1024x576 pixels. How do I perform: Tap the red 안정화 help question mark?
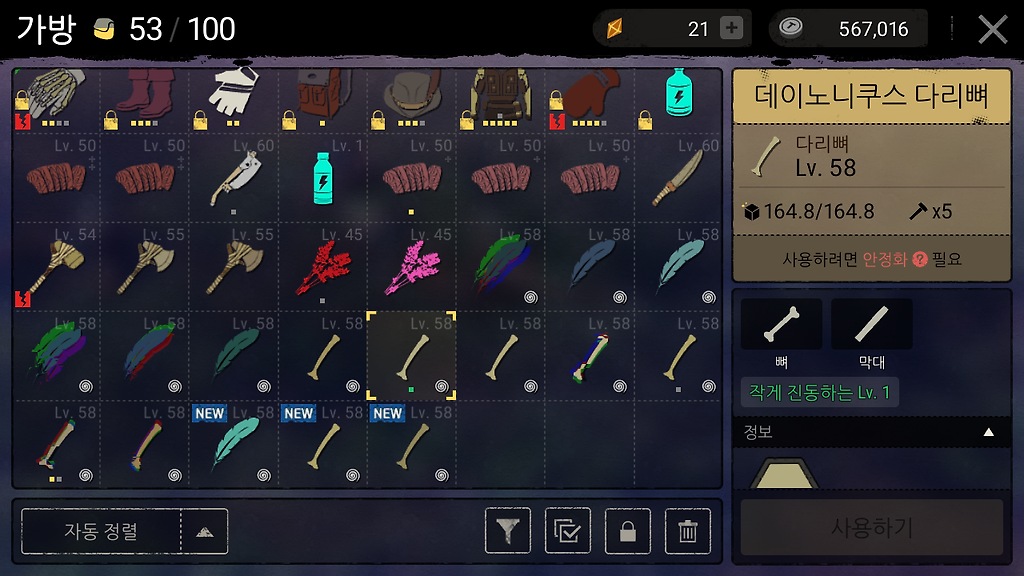(x=920, y=259)
